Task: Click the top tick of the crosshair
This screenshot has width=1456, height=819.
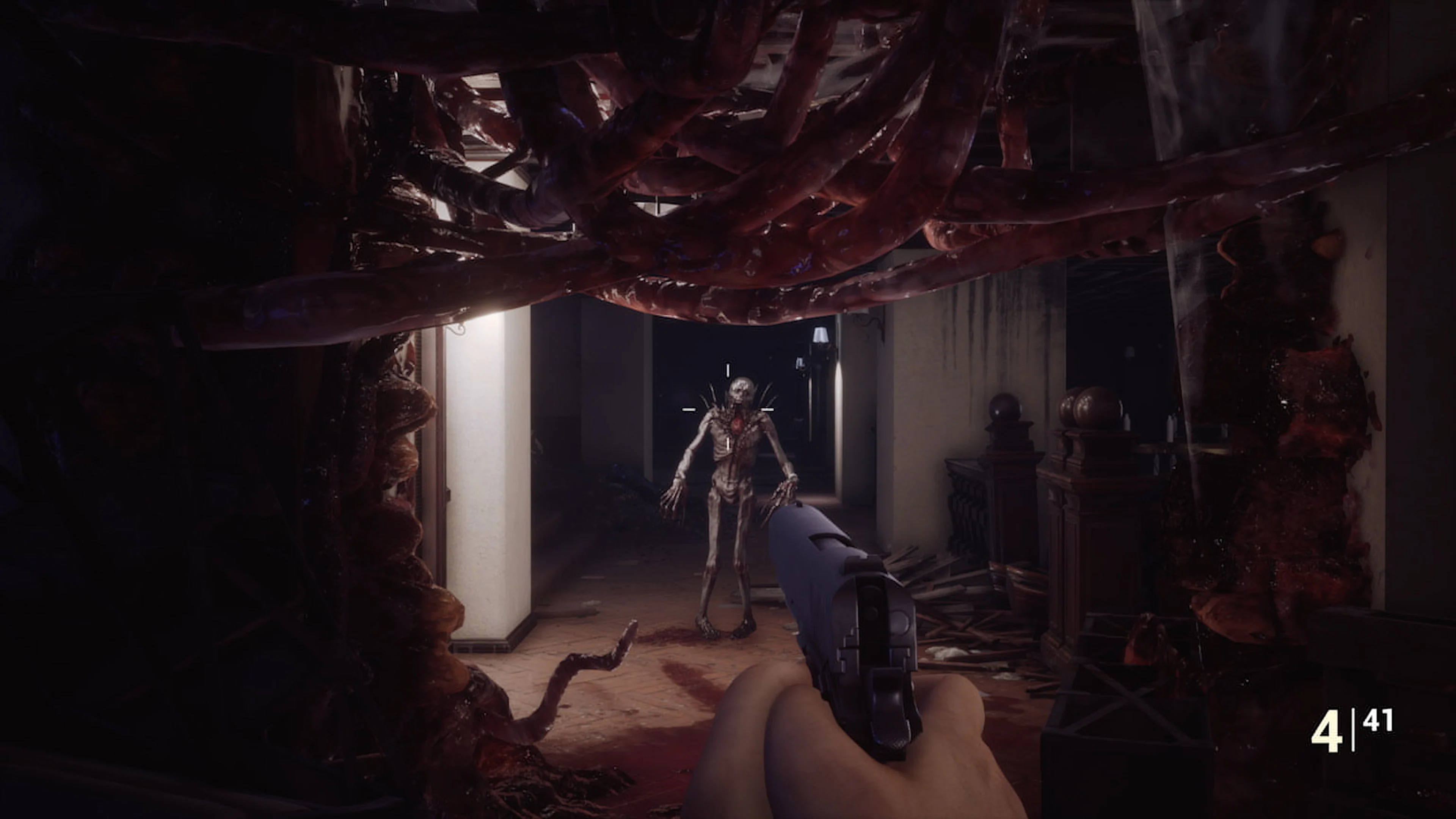Action: coord(728,370)
